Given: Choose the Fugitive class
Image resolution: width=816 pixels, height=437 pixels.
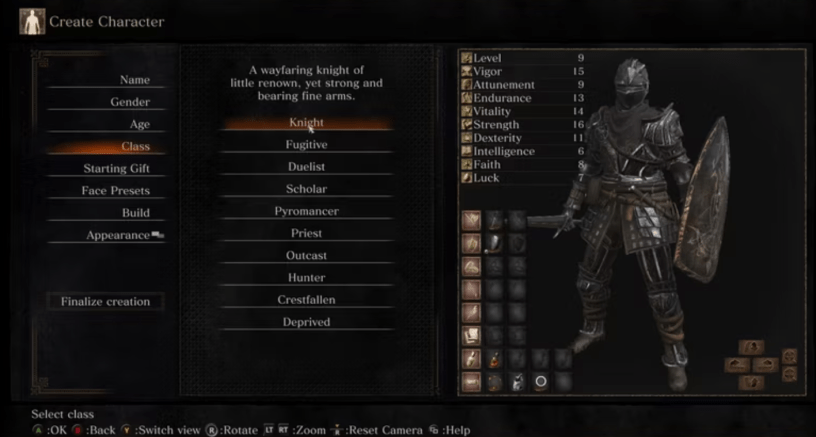Looking at the screenshot, I should pyautogui.click(x=306, y=144).
